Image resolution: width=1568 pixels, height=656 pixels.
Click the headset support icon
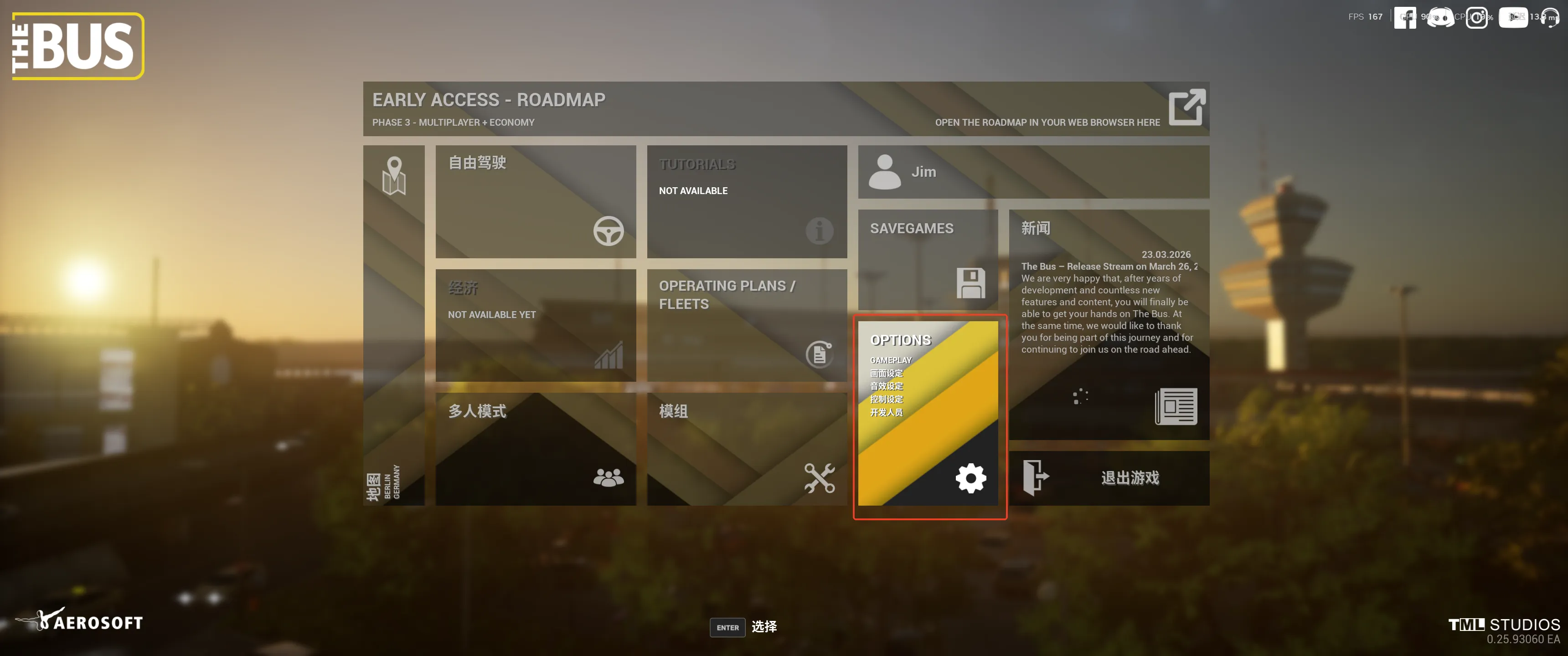point(1550,17)
